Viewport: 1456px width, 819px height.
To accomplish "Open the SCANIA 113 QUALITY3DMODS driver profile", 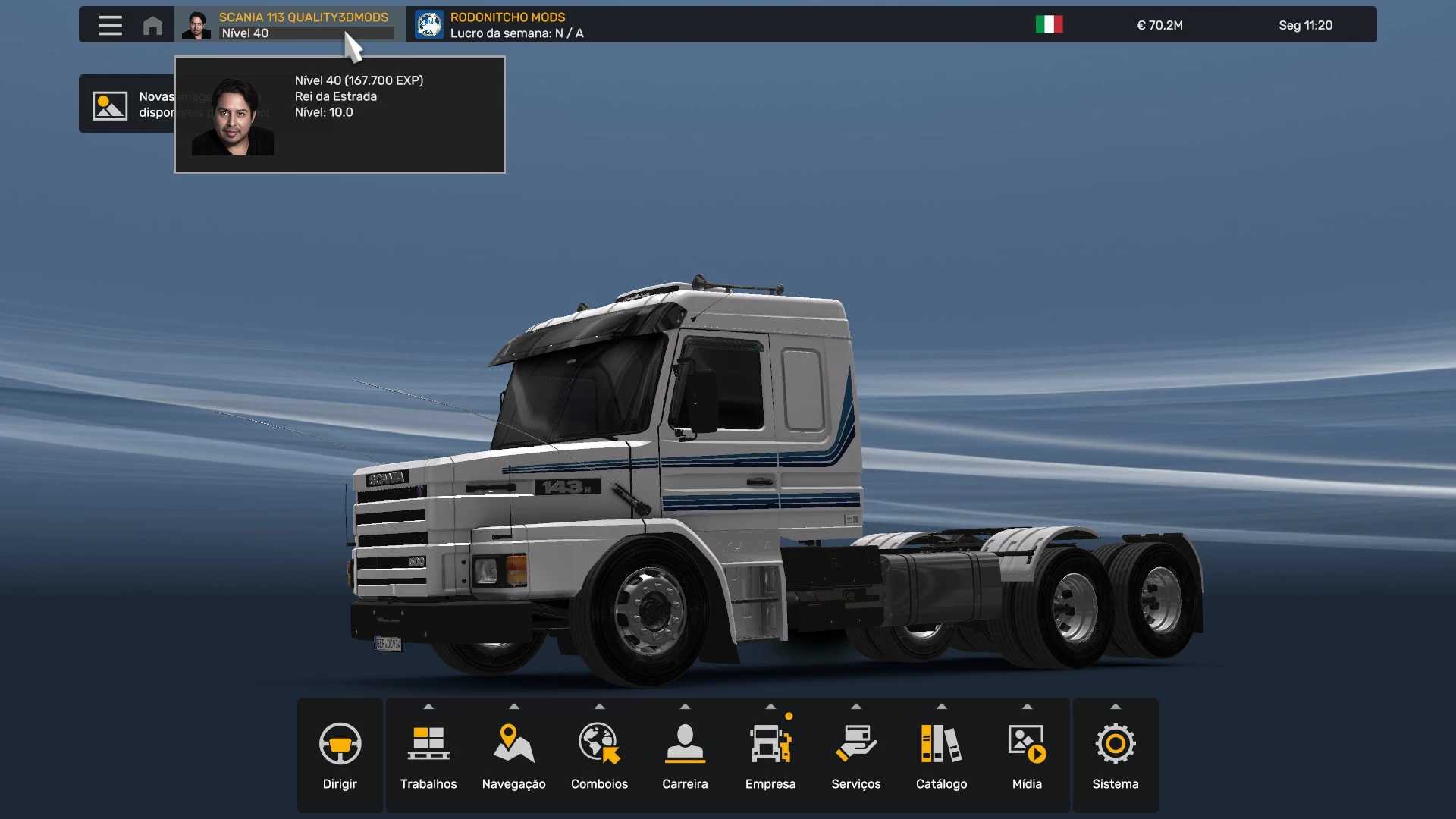I will point(288,25).
